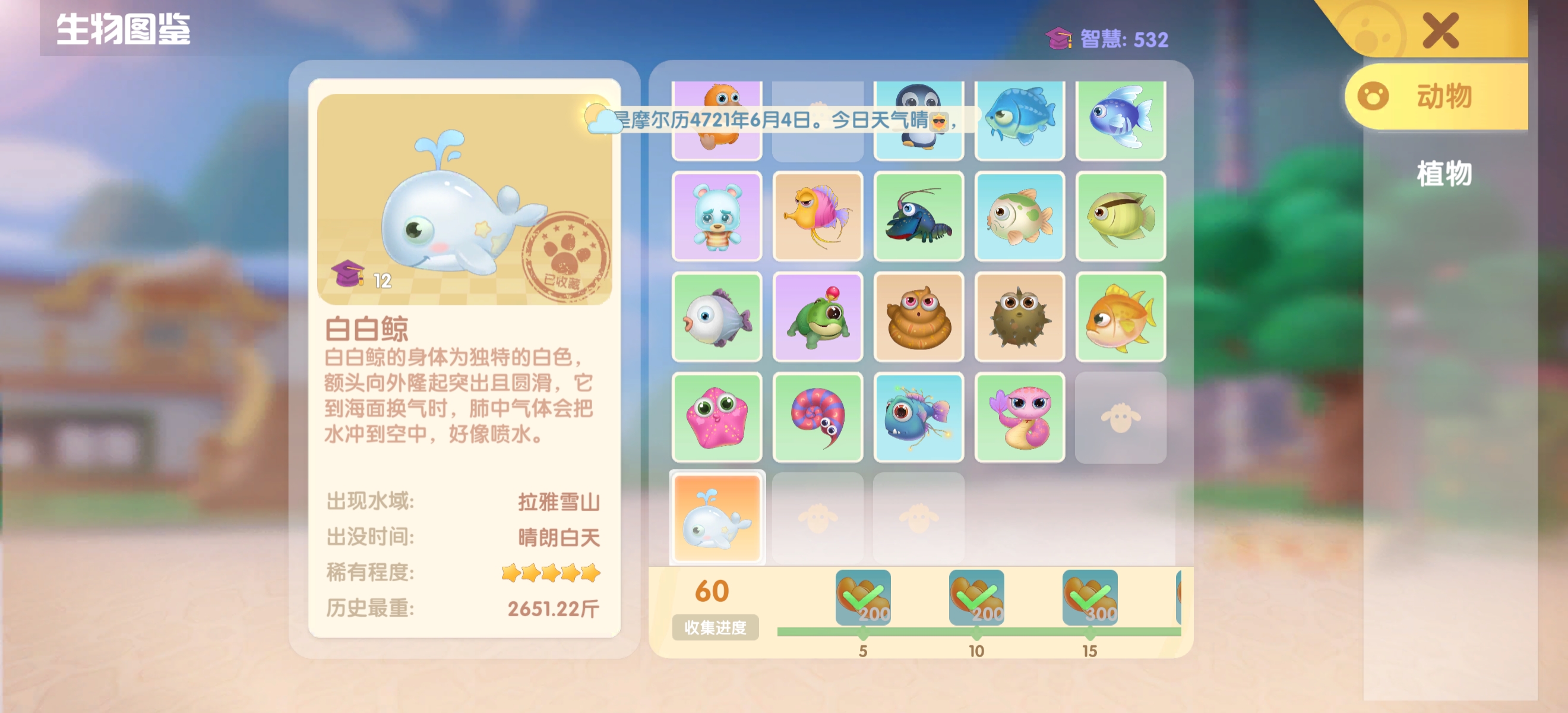The width and height of the screenshot is (1568, 713).
Task: Select the white whale thumbnail in grid
Action: click(x=716, y=517)
